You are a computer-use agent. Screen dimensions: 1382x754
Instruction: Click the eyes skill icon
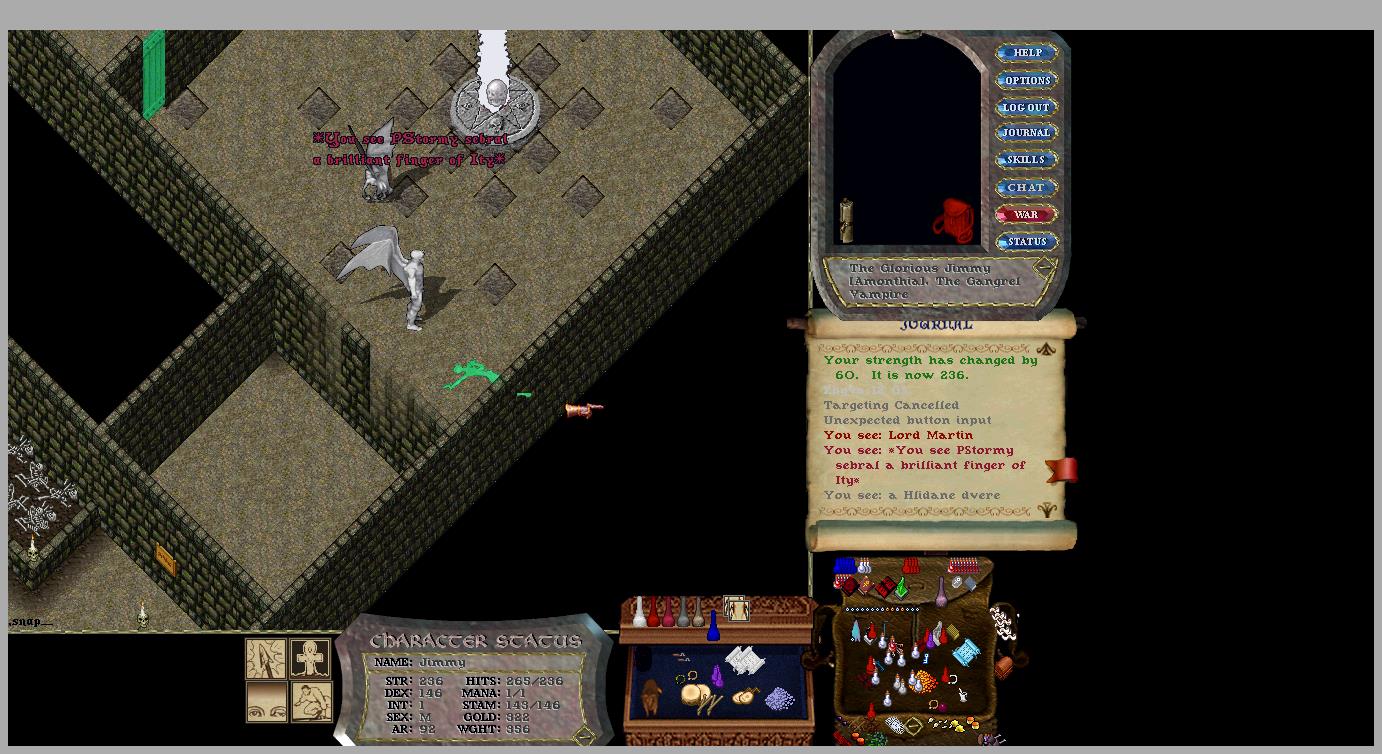[x=266, y=702]
